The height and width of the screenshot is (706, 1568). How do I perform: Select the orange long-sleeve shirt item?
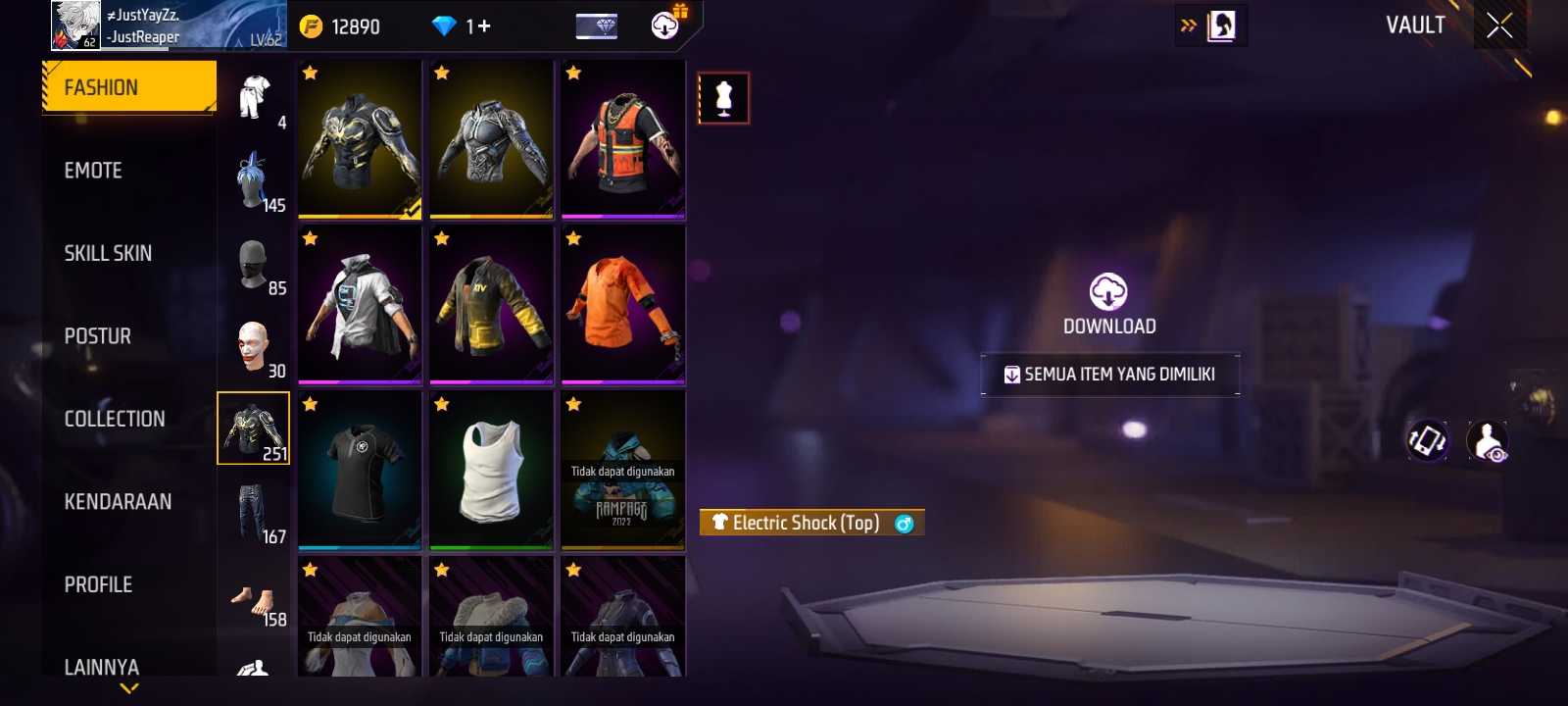(x=623, y=304)
